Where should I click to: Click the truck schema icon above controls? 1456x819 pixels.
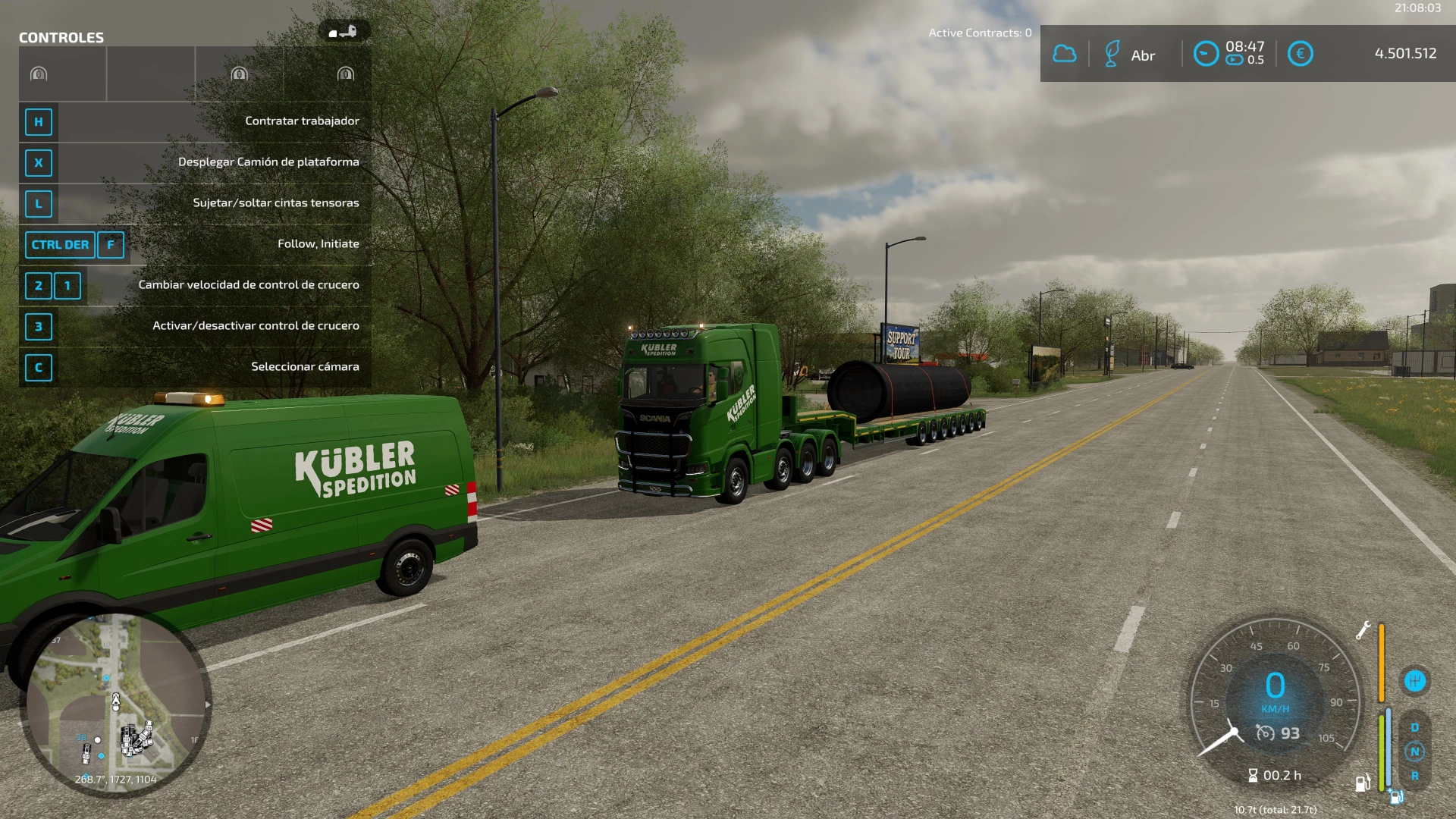[x=344, y=32]
